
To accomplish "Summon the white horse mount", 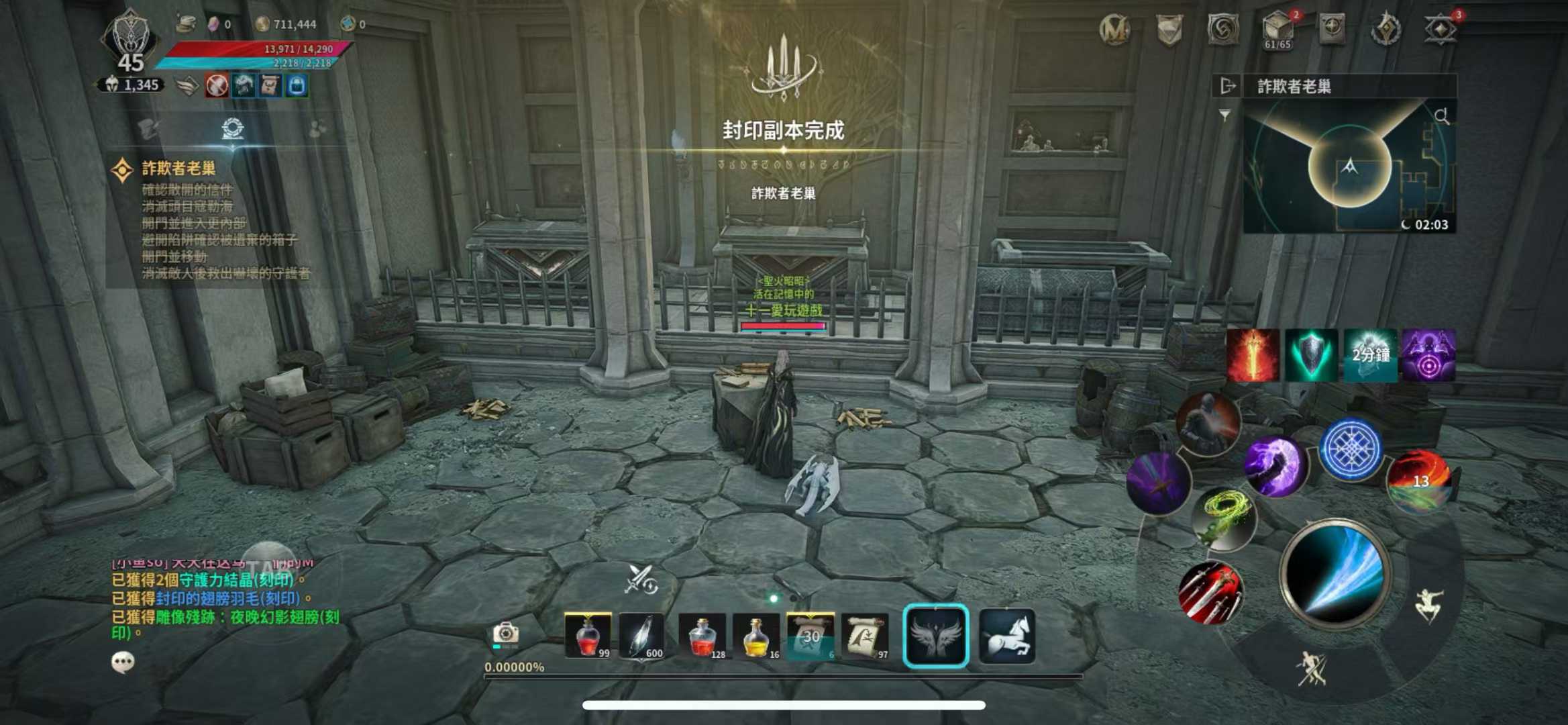I will click(1007, 636).
